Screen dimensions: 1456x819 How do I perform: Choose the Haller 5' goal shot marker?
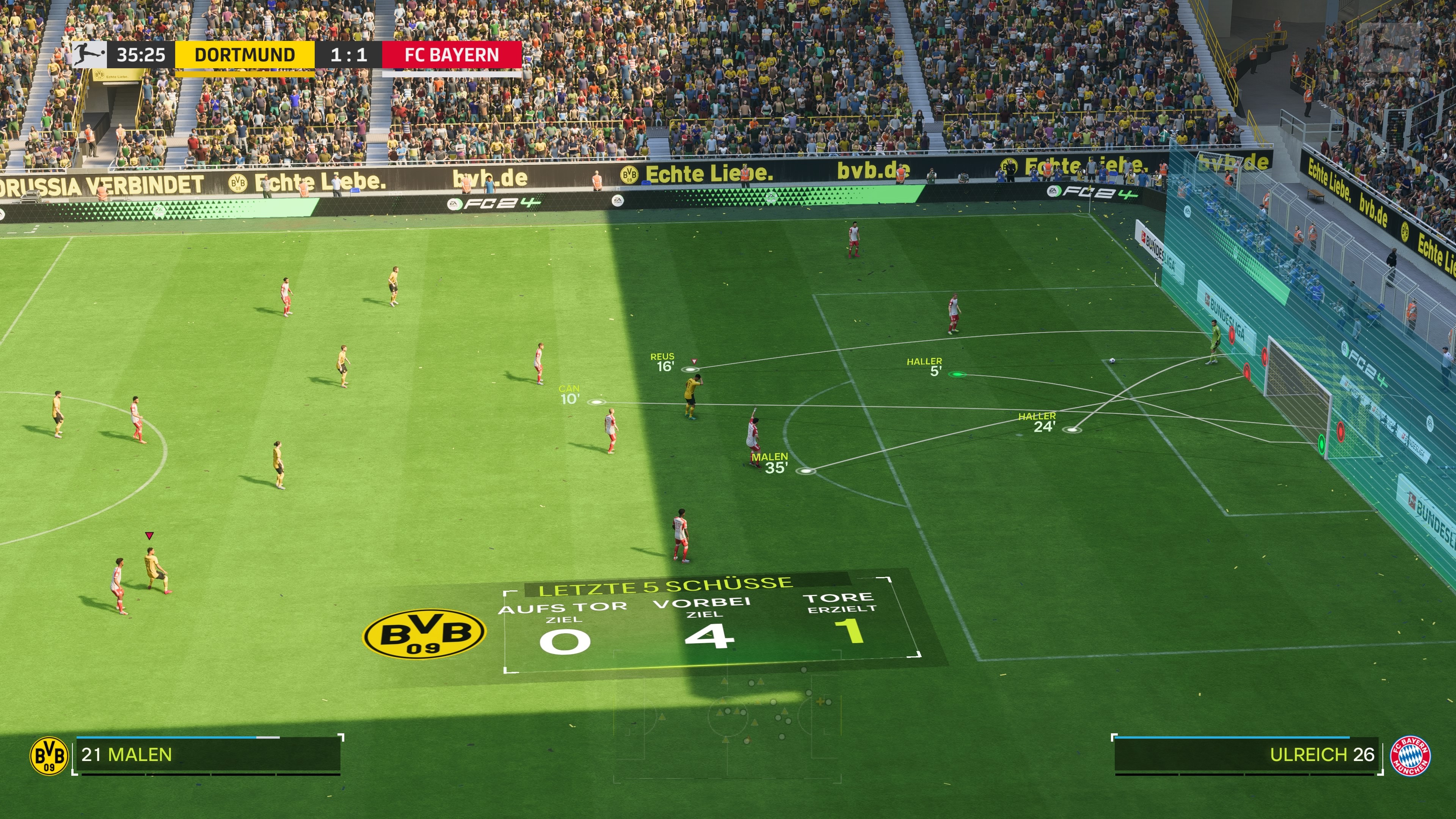coord(956,374)
